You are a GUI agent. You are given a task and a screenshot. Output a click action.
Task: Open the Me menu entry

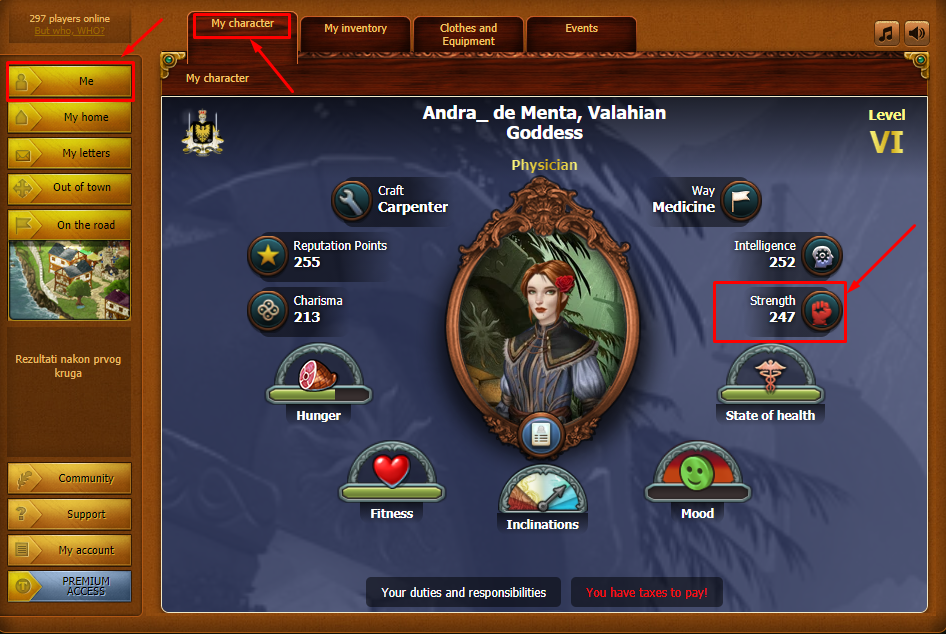(x=70, y=82)
